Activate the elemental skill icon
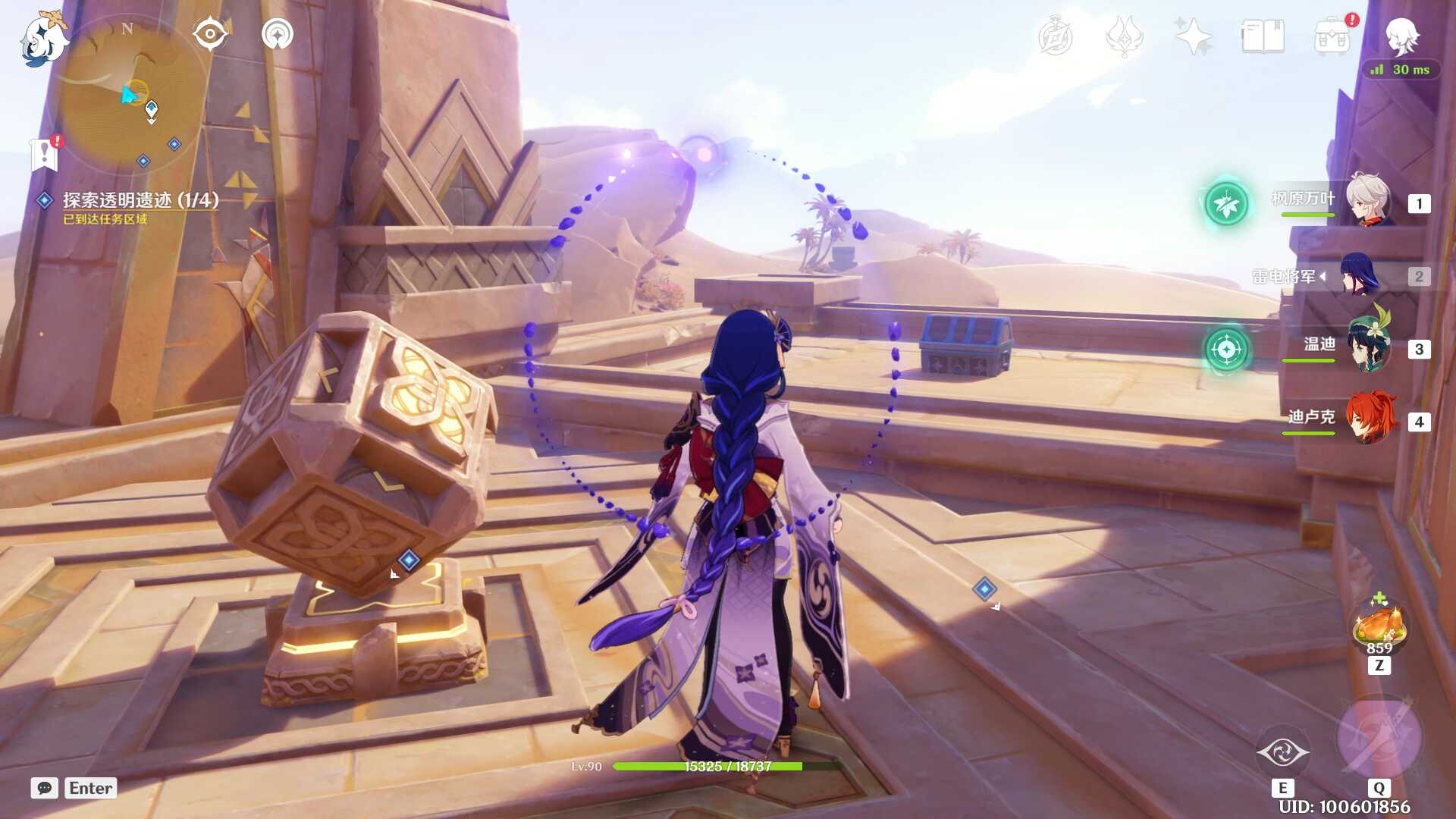 tap(1282, 752)
